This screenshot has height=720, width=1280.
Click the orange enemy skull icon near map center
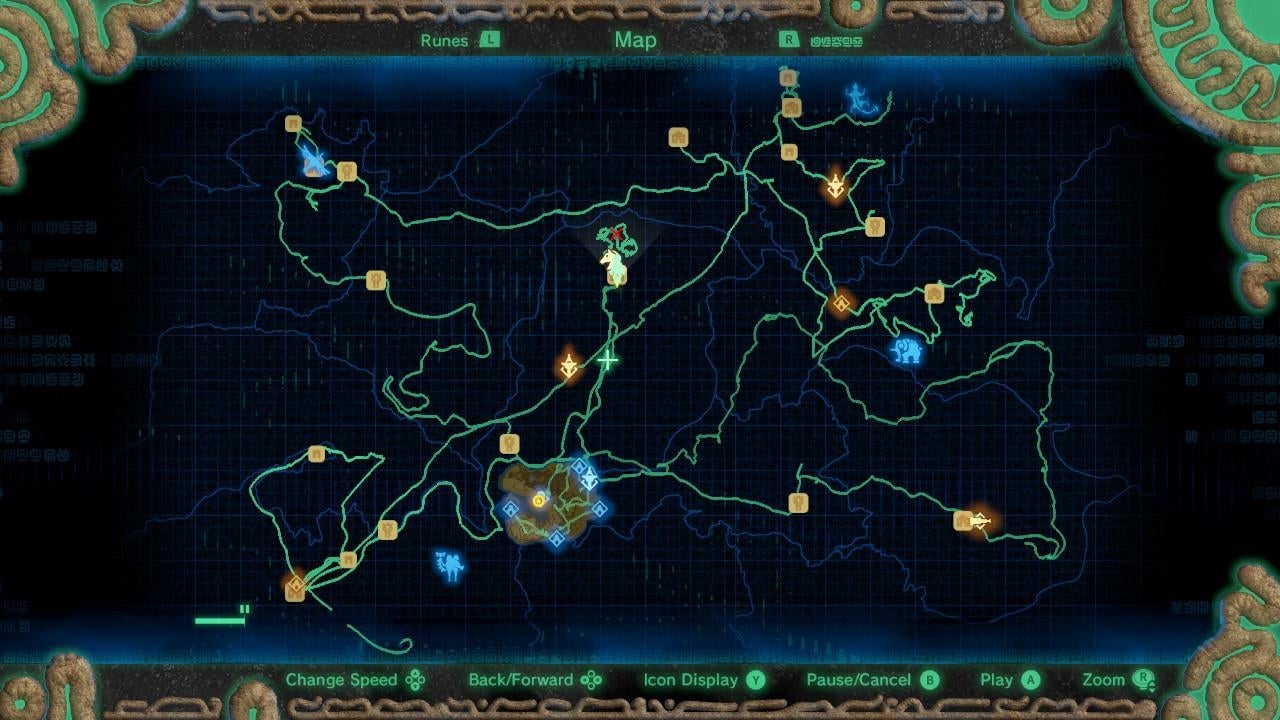point(567,366)
